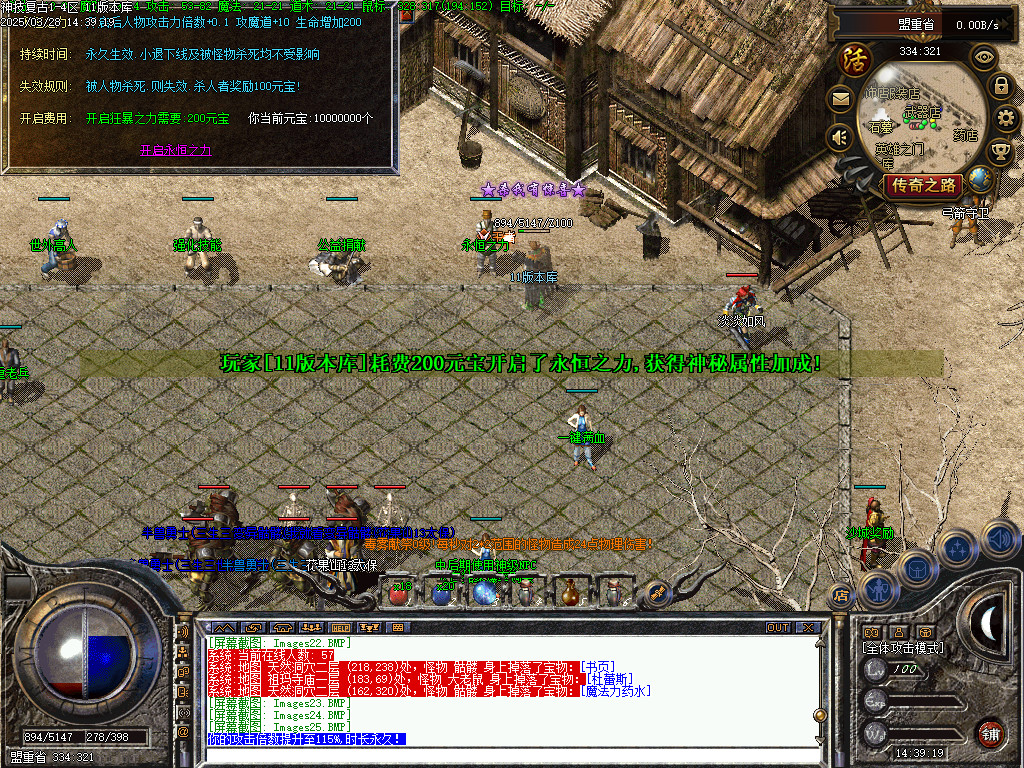Use the red health potion in the belt
This screenshot has width=1024, height=768.
(399, 594)
